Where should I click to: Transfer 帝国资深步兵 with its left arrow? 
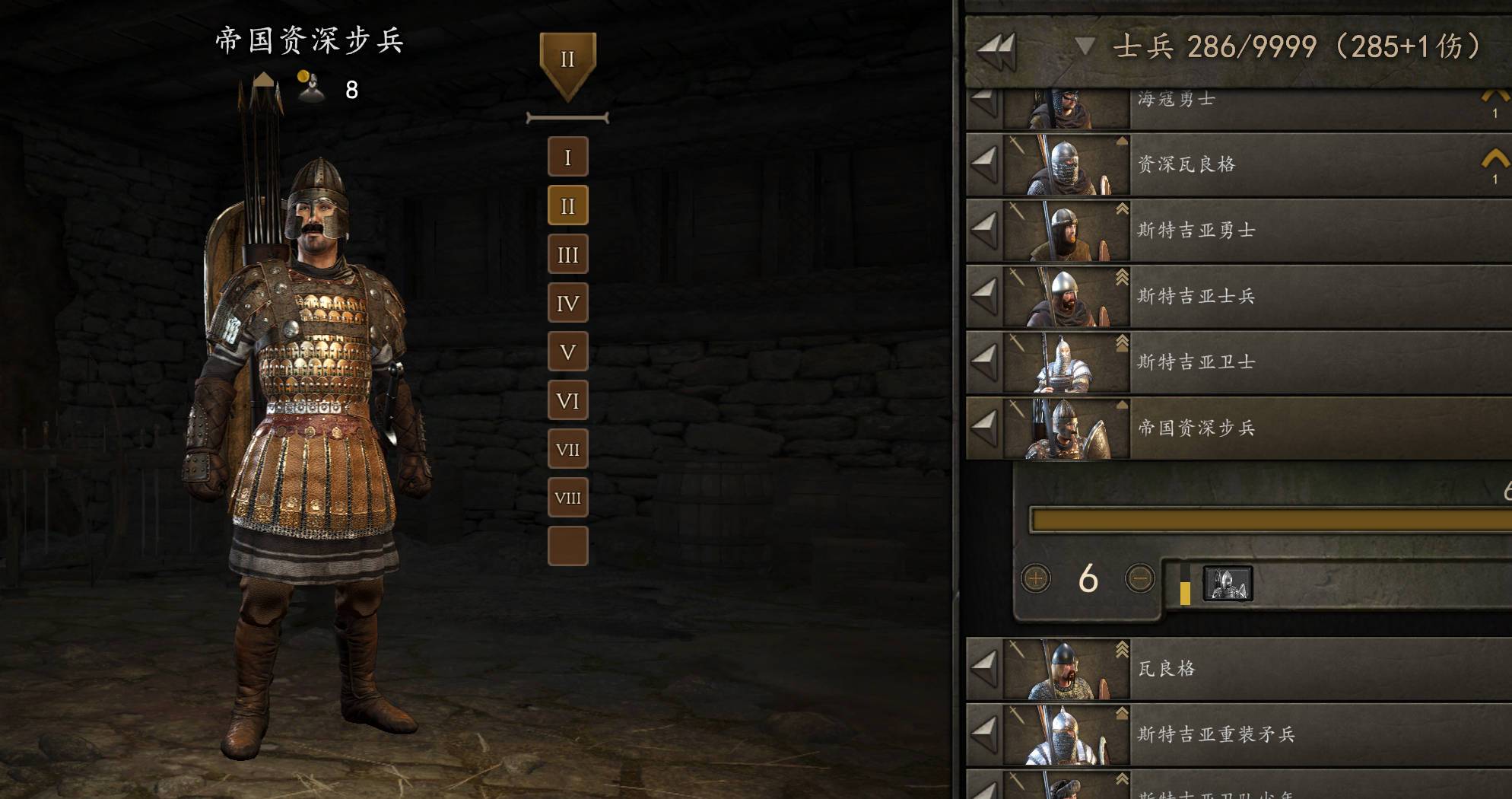984,428
